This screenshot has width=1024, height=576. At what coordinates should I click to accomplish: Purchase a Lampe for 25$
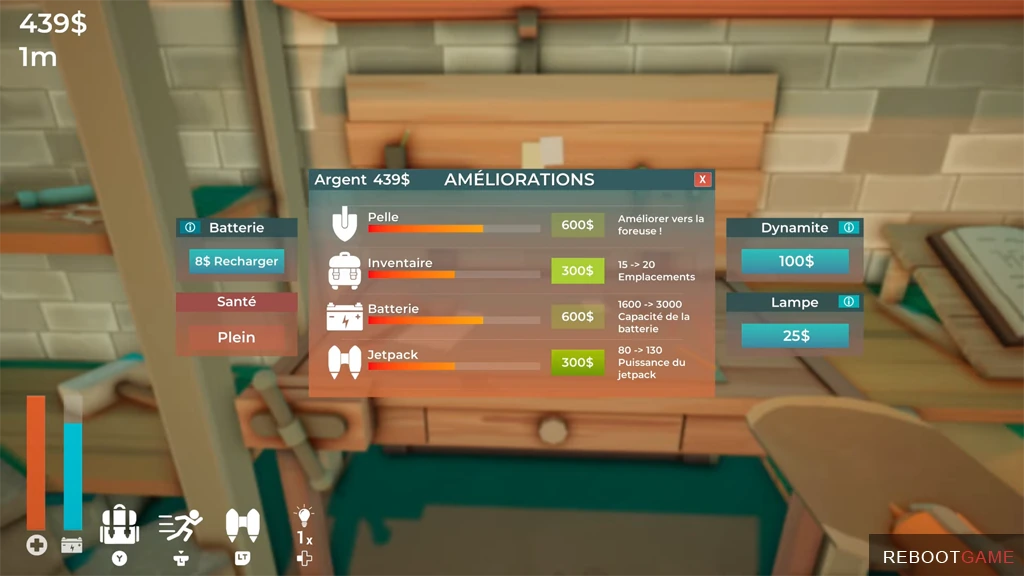click(x=795, y=336)
